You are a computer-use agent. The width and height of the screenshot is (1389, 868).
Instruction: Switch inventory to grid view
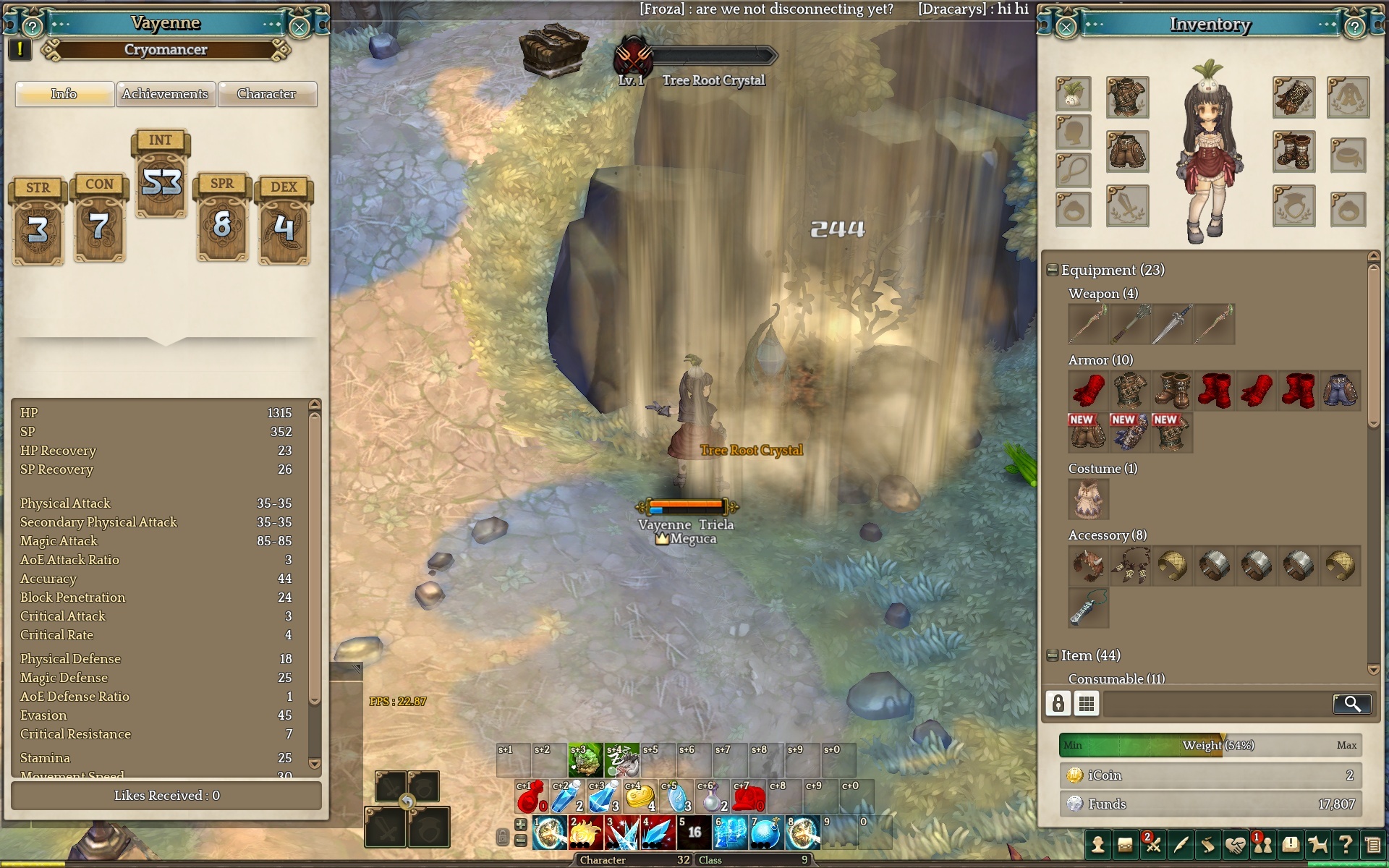point(1086,704)
